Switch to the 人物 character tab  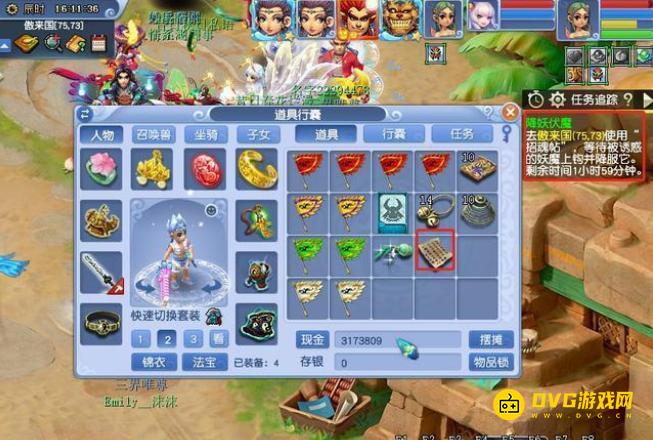pyautogui.click(x=103, y=134)
